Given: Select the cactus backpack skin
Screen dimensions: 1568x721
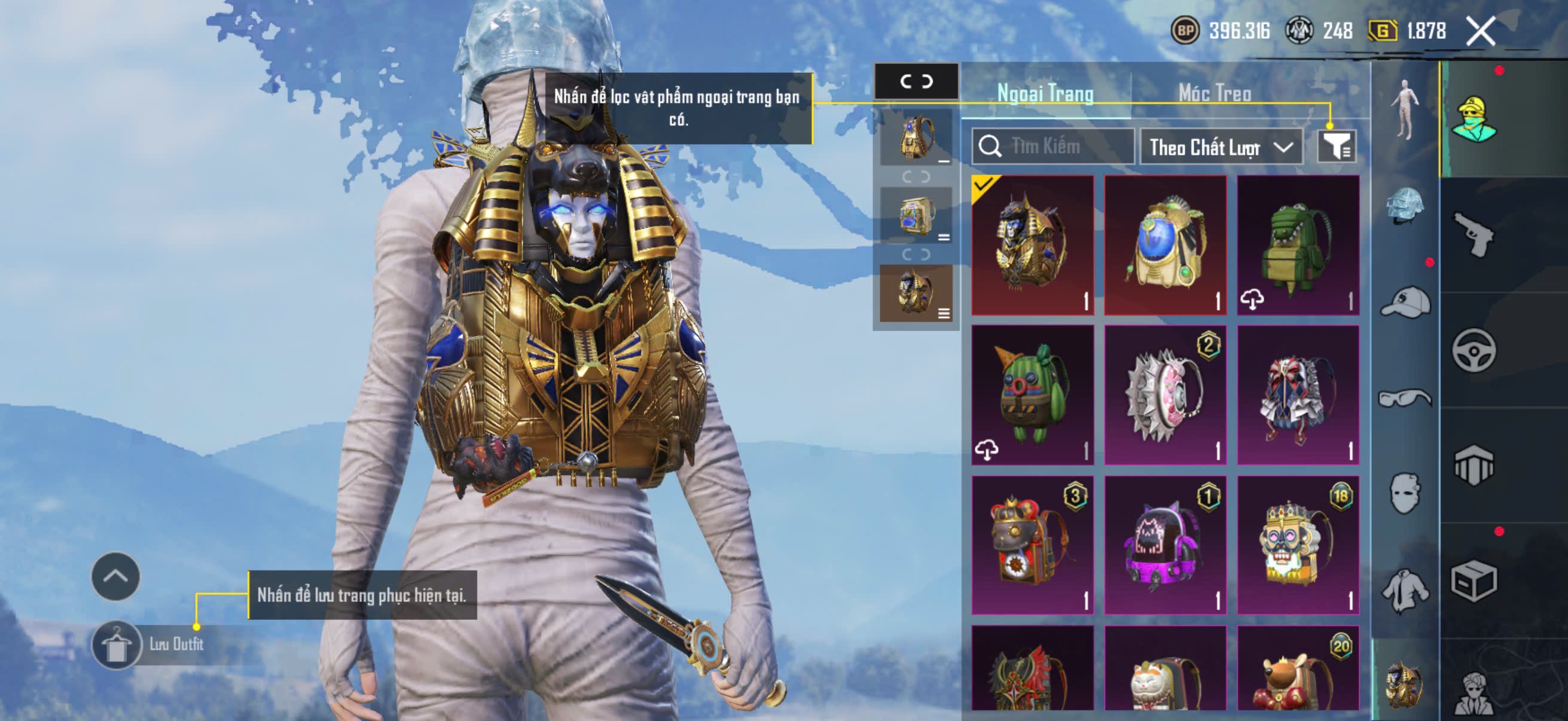Looking at the screenshot, I should coord(1032,395).
